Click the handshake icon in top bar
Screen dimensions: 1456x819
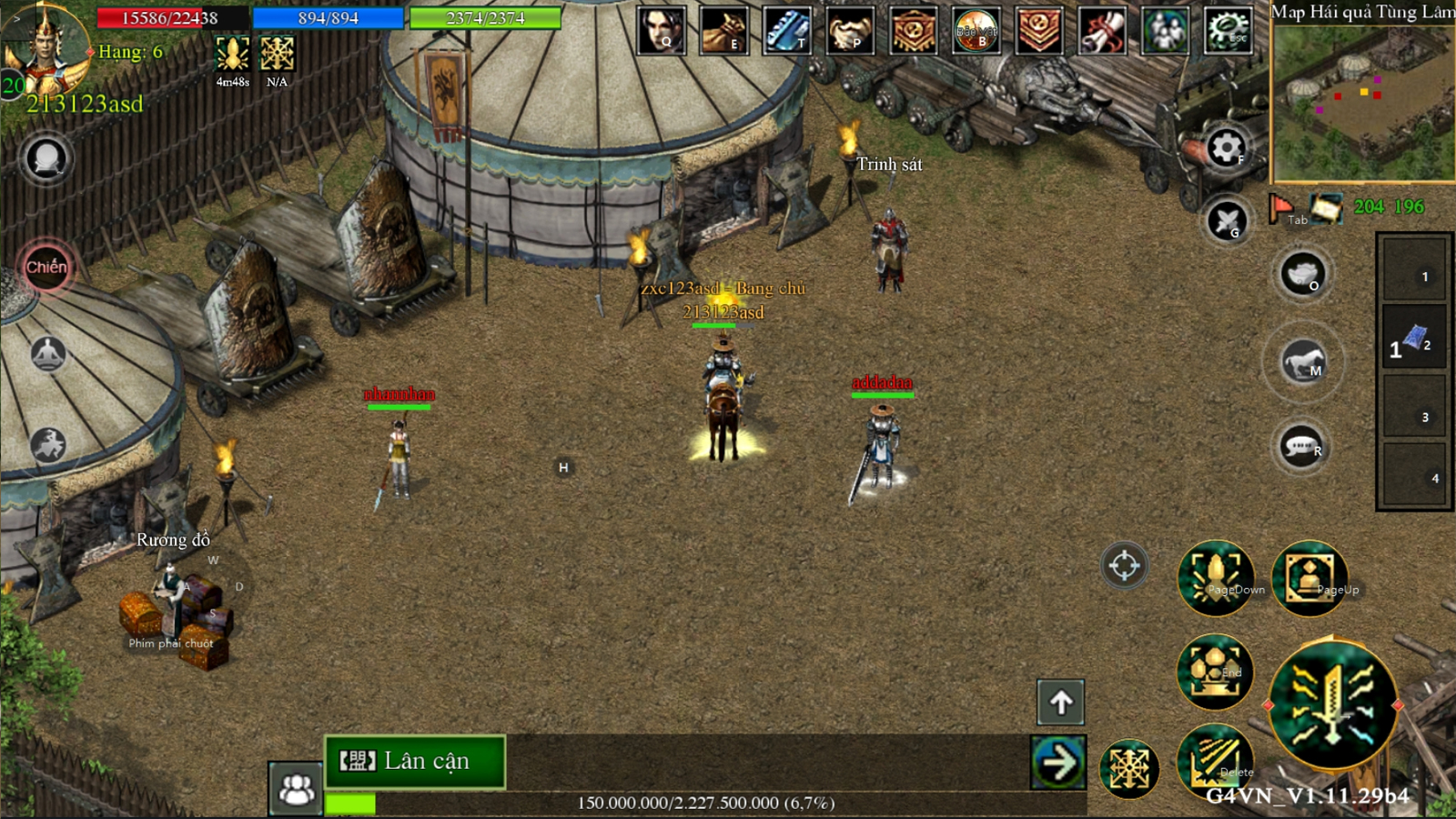coord(850,30)
